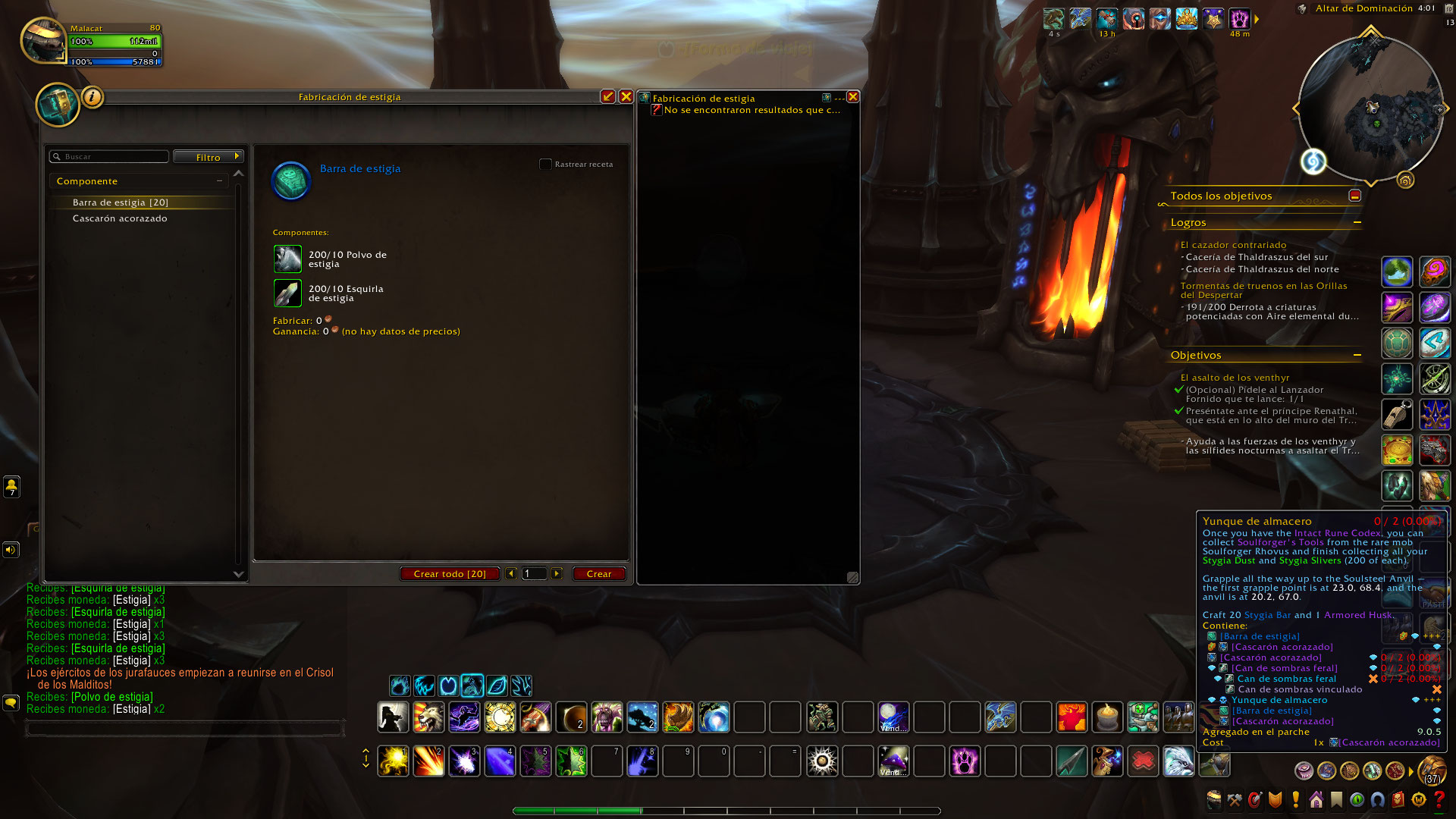Open the El asalto de los venthyr quest
Viewport: 1456px width, 819px height.
(1235, 378)
